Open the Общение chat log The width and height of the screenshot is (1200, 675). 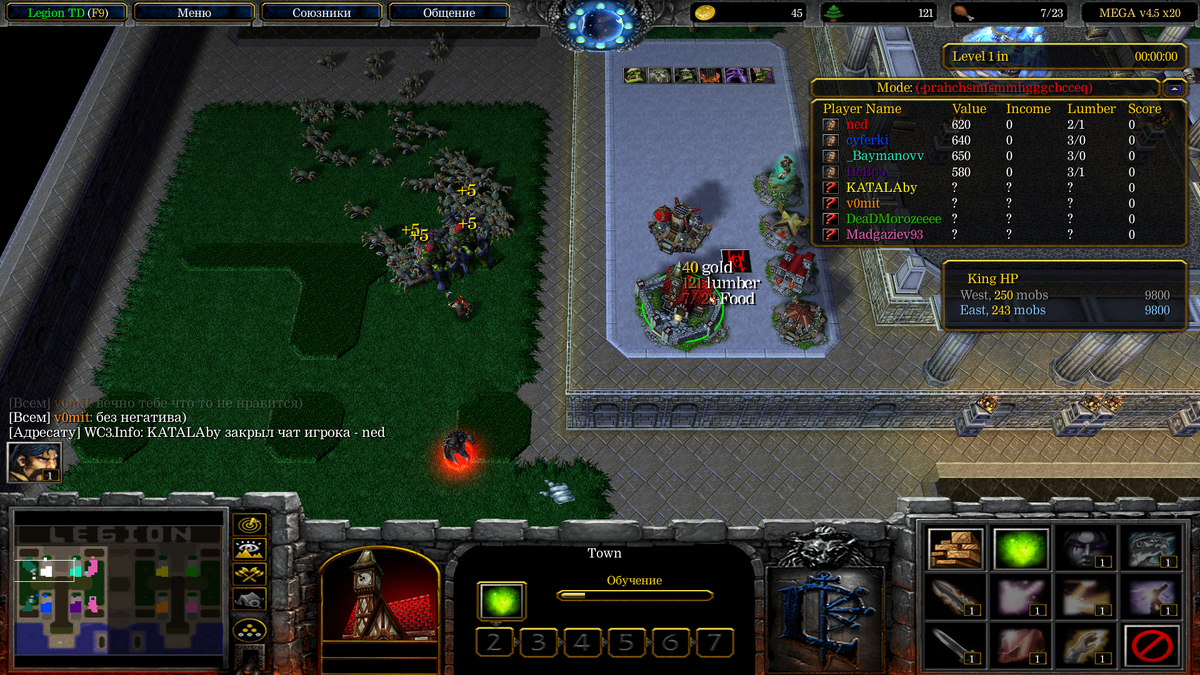pyautogui.click(x=448, y=13)
